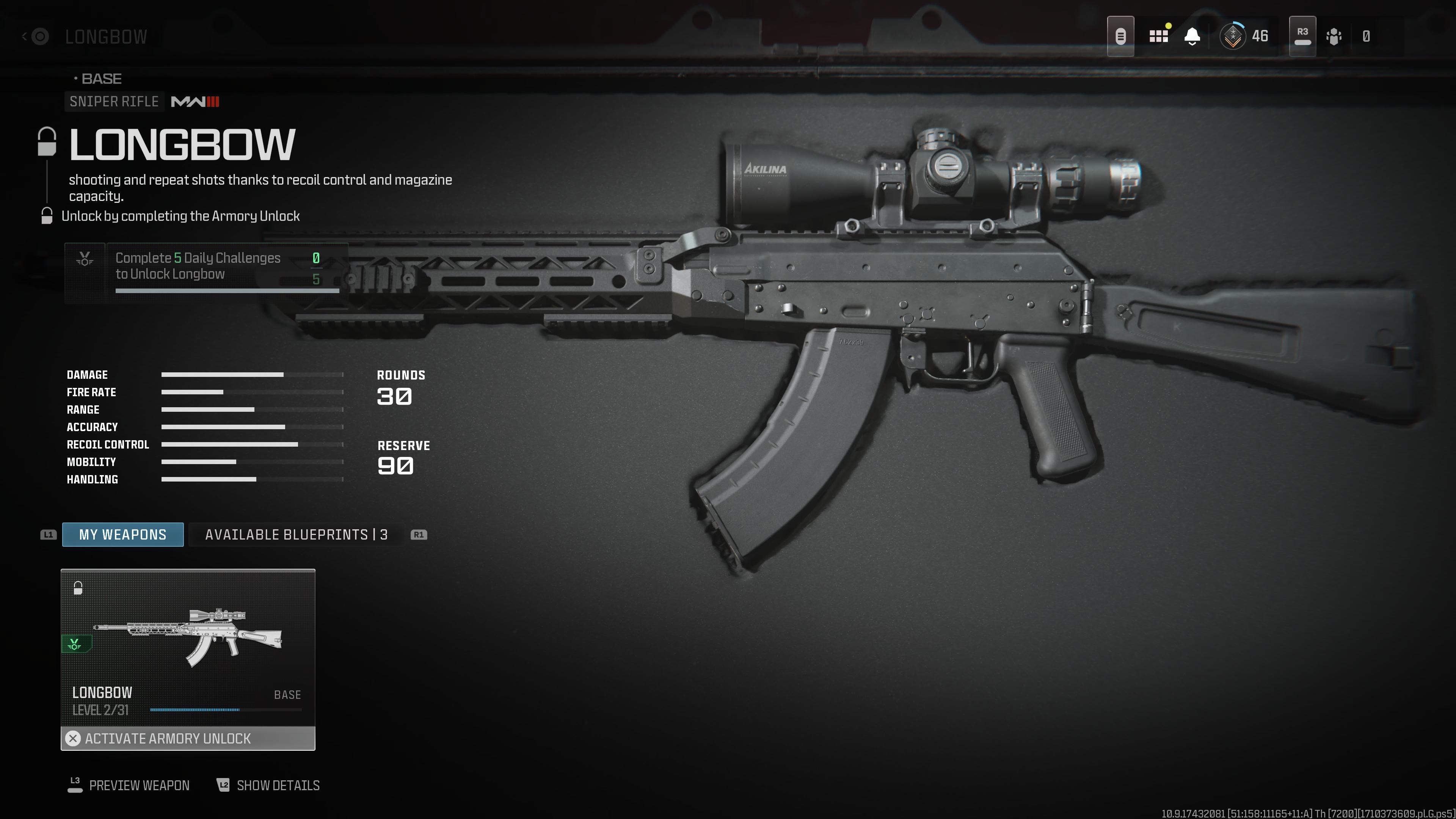Toggle Preview Weapon view

click(139, 785)
